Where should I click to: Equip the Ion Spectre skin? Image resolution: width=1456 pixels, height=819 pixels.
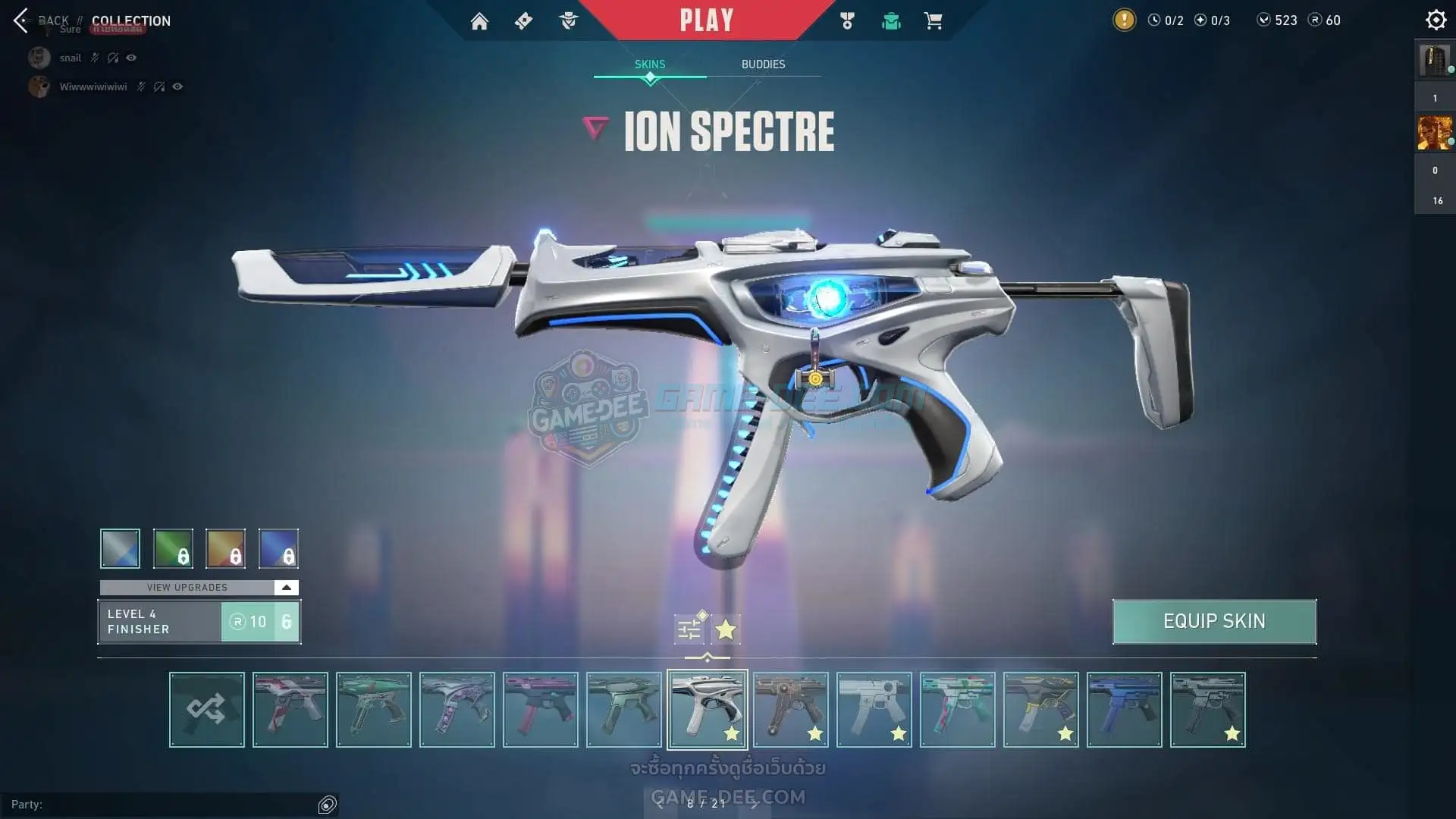tap(1214, 622)
